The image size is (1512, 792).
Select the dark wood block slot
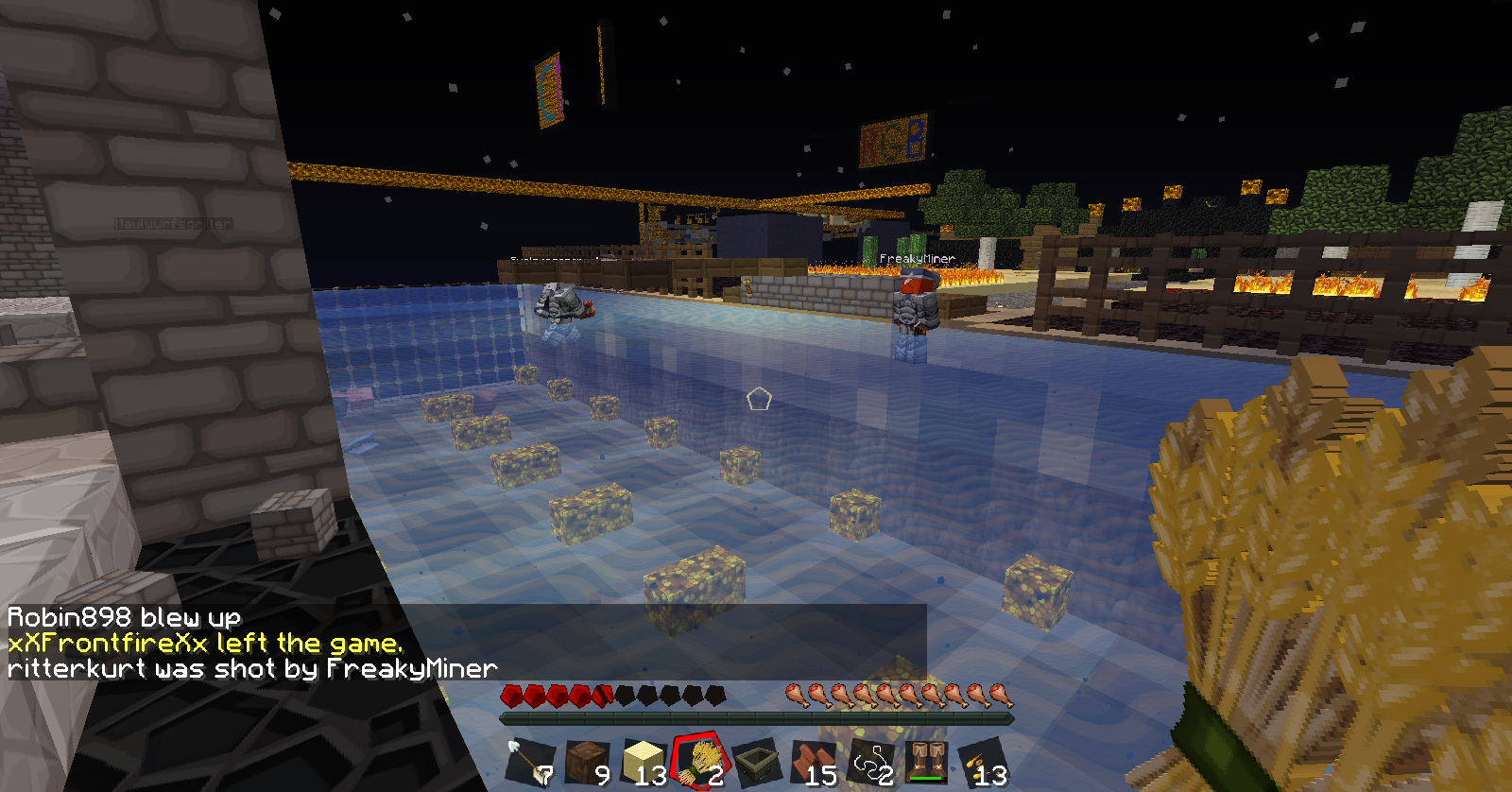[x=587, y=762]
